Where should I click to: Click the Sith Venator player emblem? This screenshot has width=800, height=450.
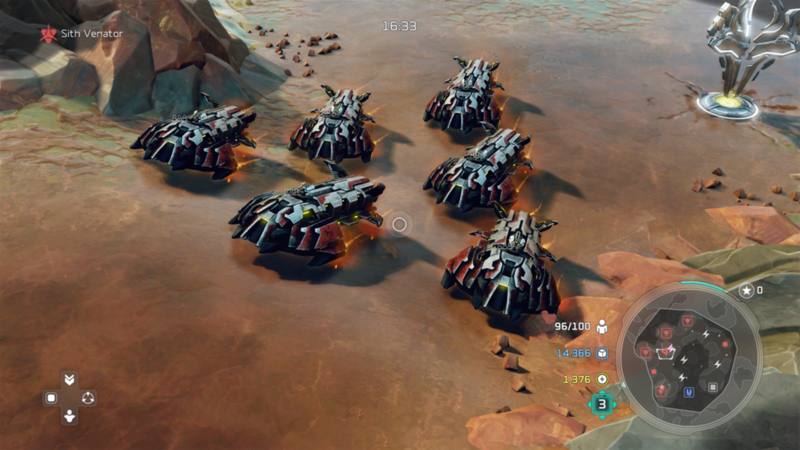pos(47,34)
